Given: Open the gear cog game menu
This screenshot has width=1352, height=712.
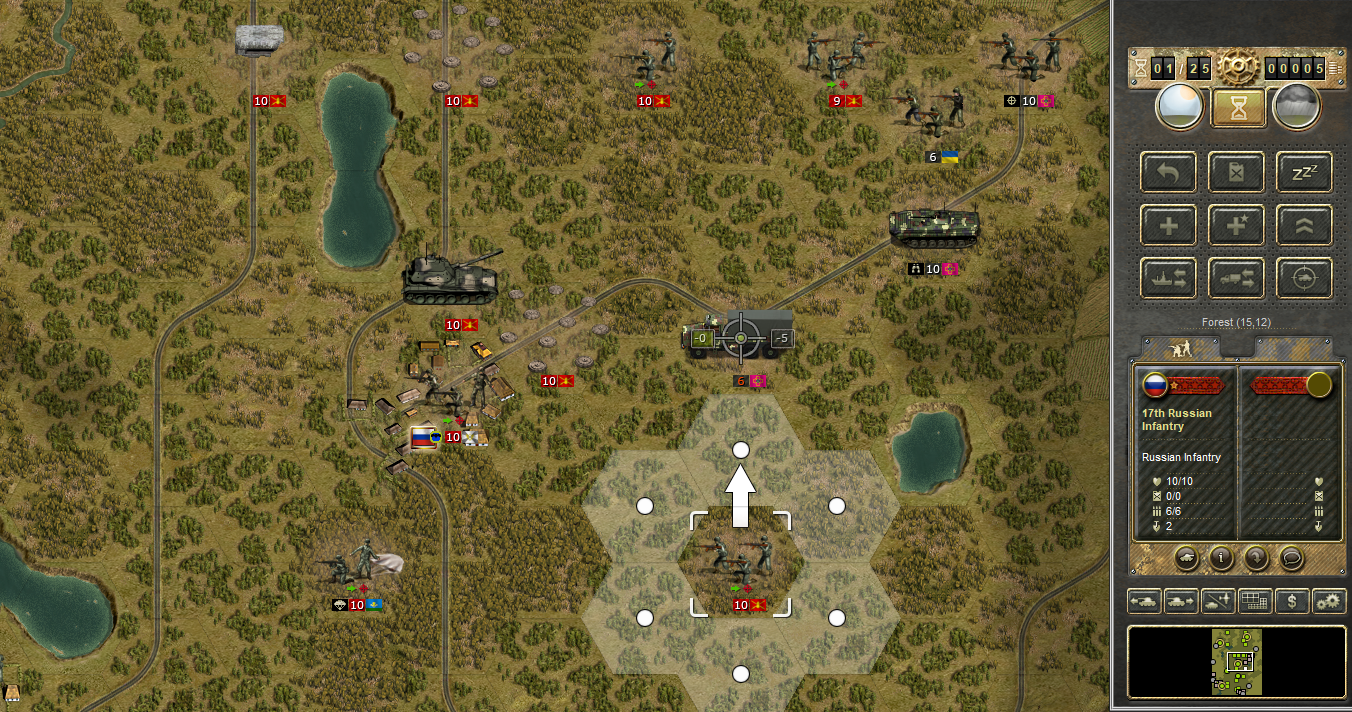Looking at the screenshot, I should point(1237,68).
